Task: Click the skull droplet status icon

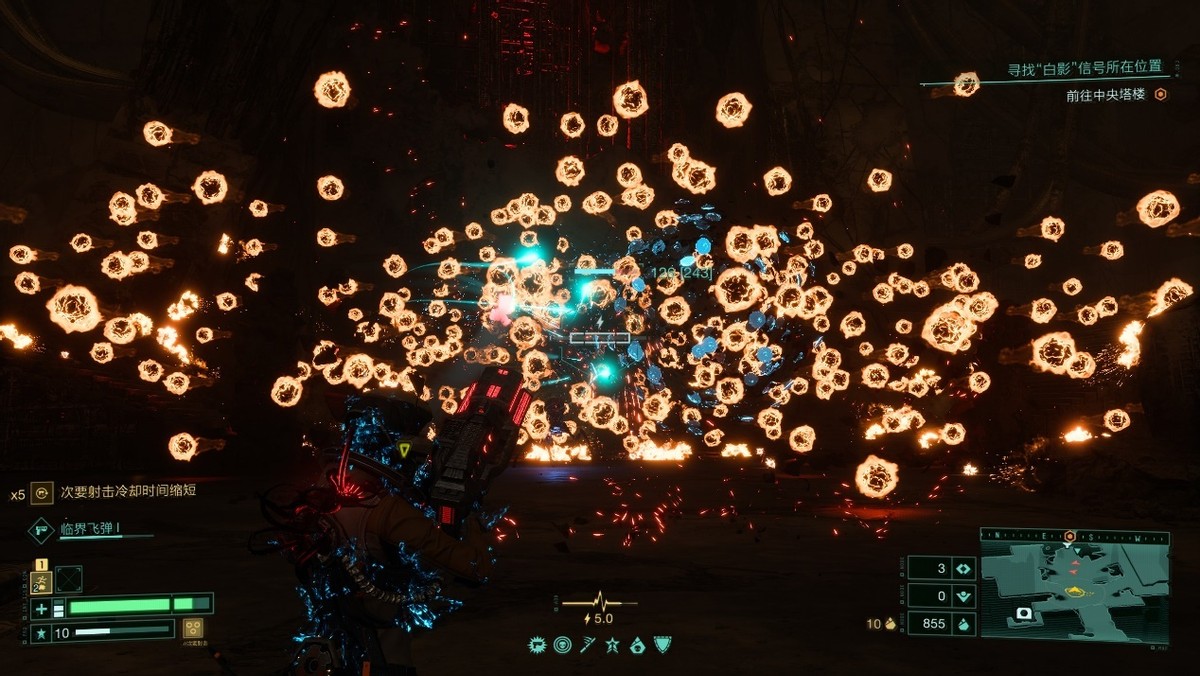Action: [x=637, y=646]
